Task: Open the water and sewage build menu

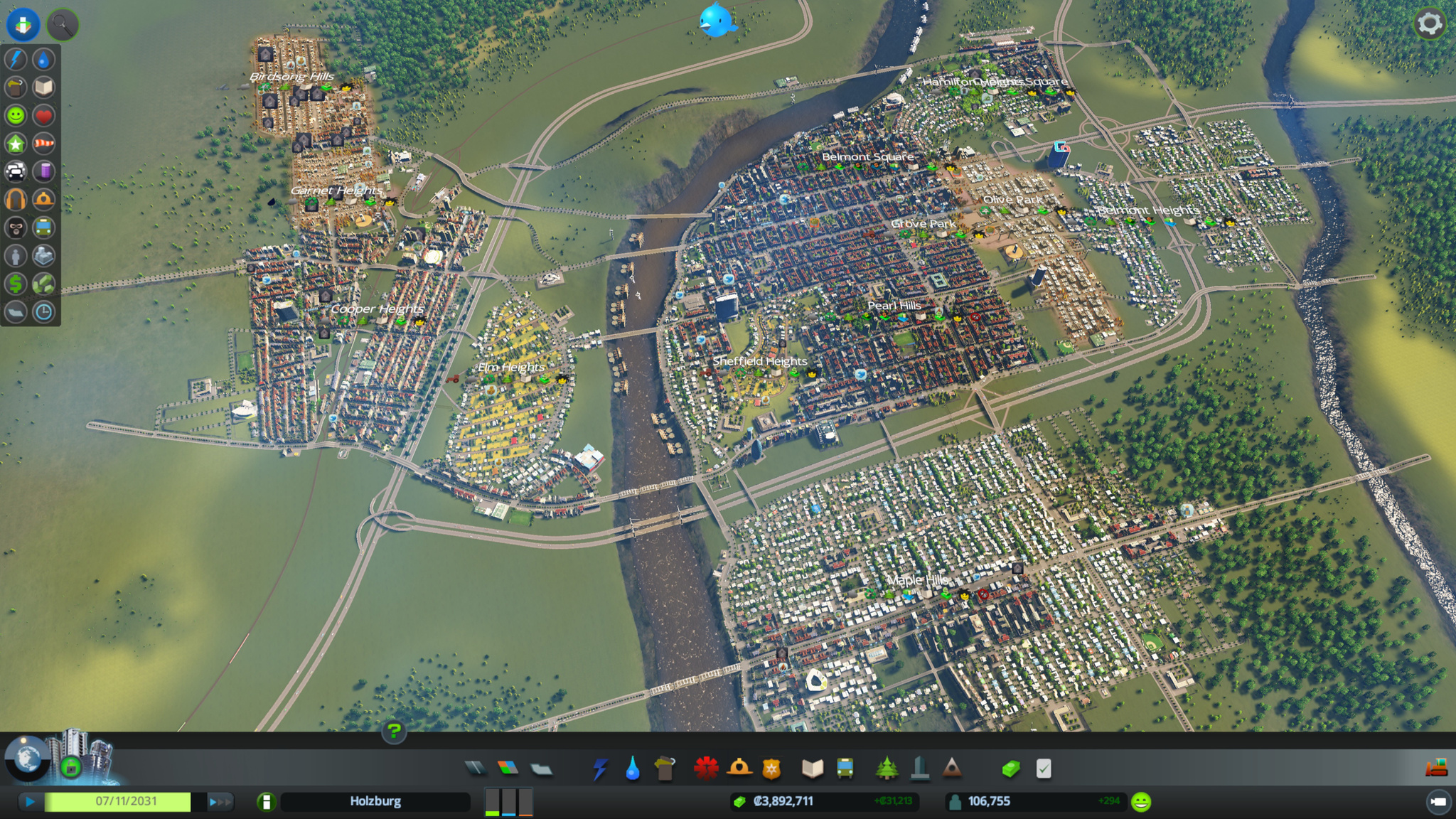Action: tap(632, 768)
